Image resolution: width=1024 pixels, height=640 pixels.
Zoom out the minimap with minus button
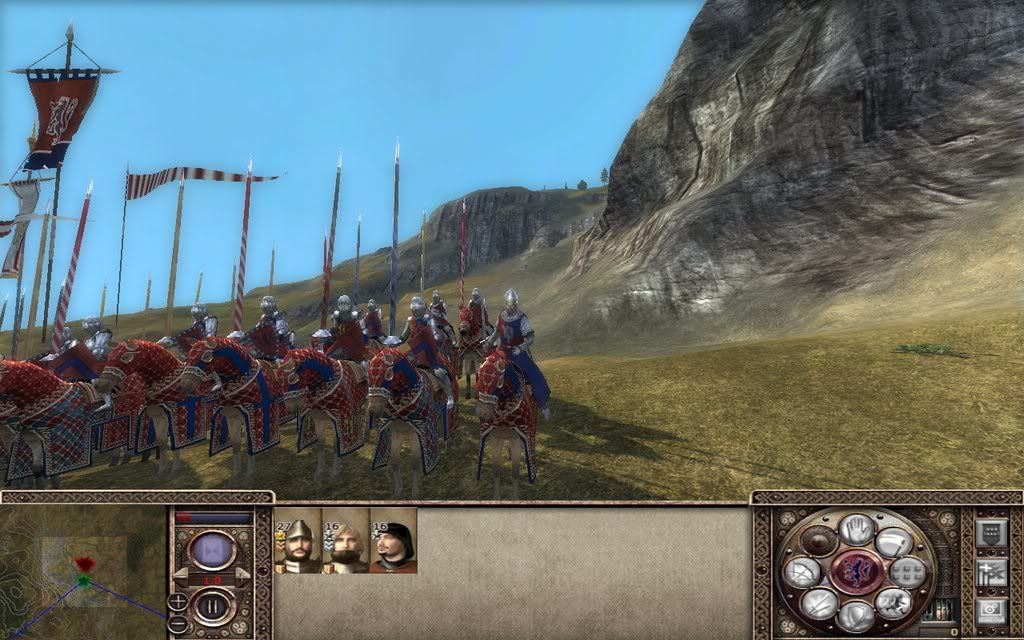177,623
